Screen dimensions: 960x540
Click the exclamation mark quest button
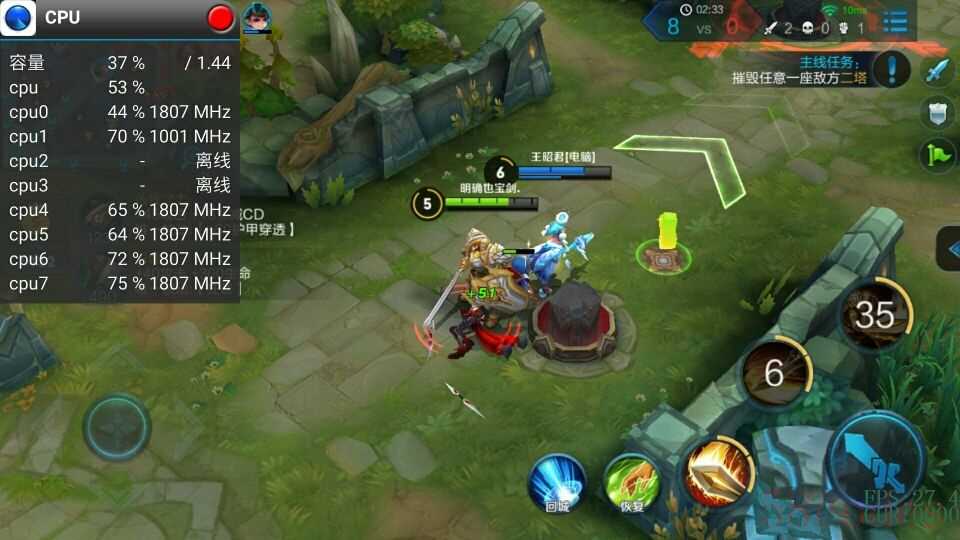890,69
